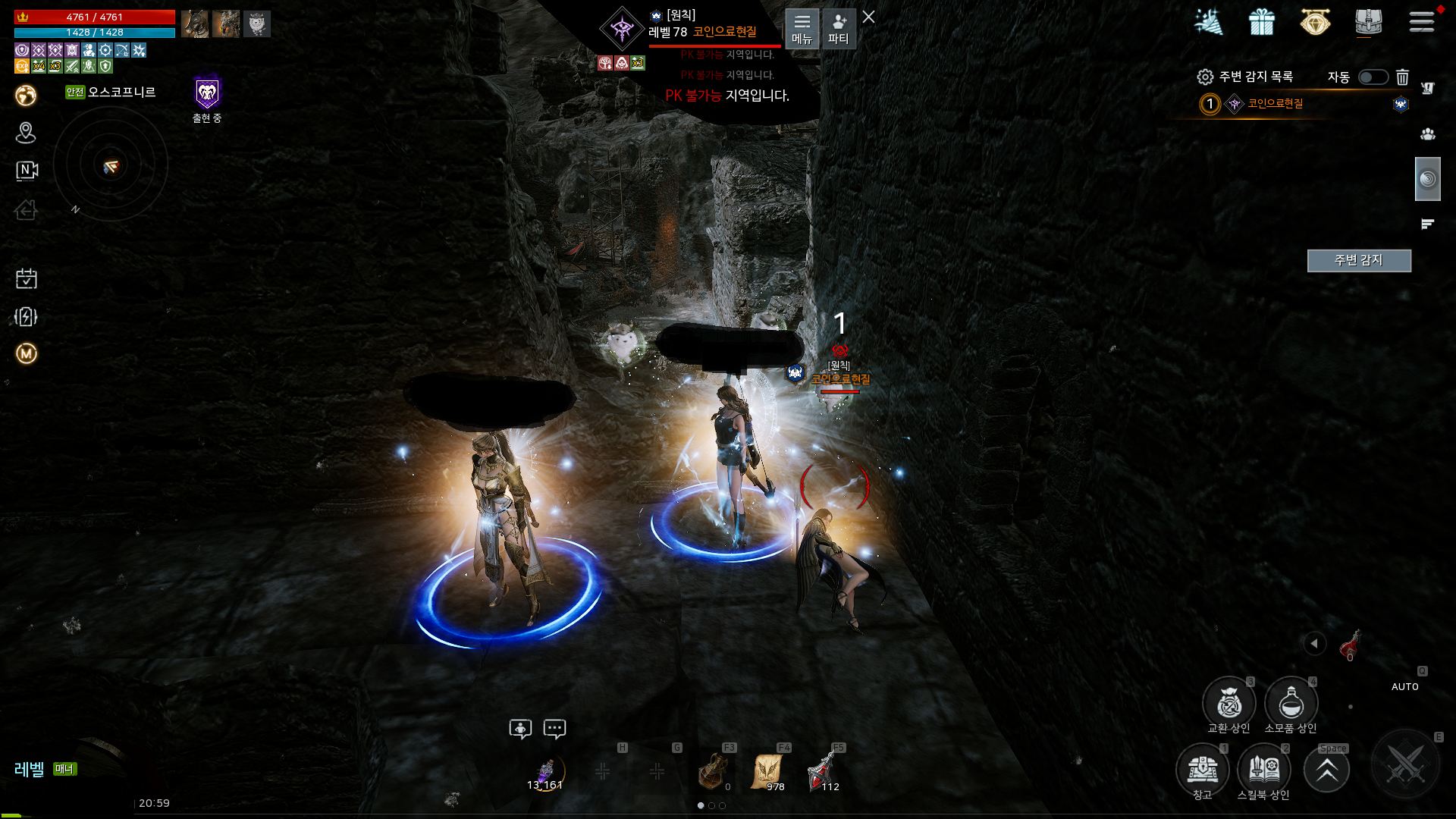Open the chat speech bubble
1456x819 pixels.
pos(554,729)
